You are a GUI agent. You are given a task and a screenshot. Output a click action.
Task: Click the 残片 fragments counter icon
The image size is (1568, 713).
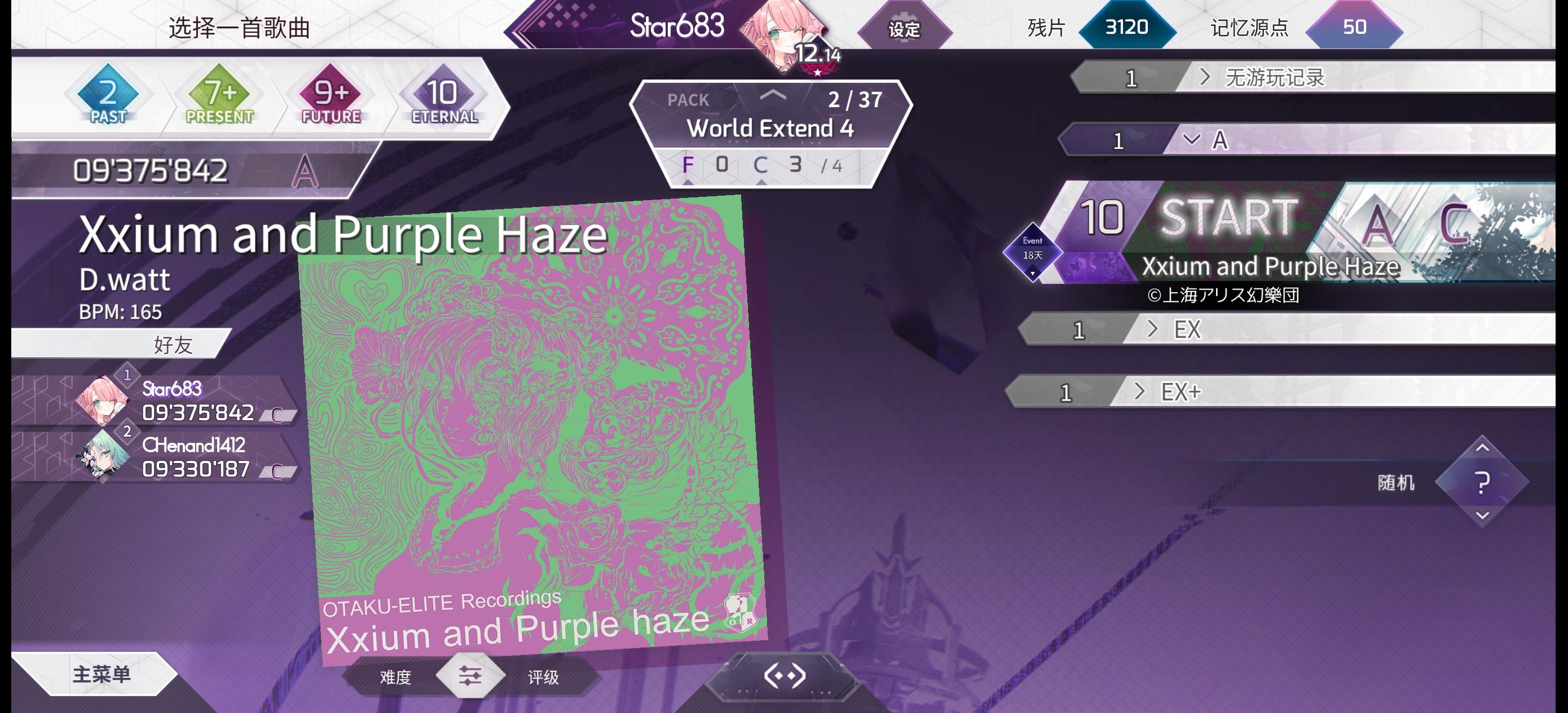pos(1127,28)
